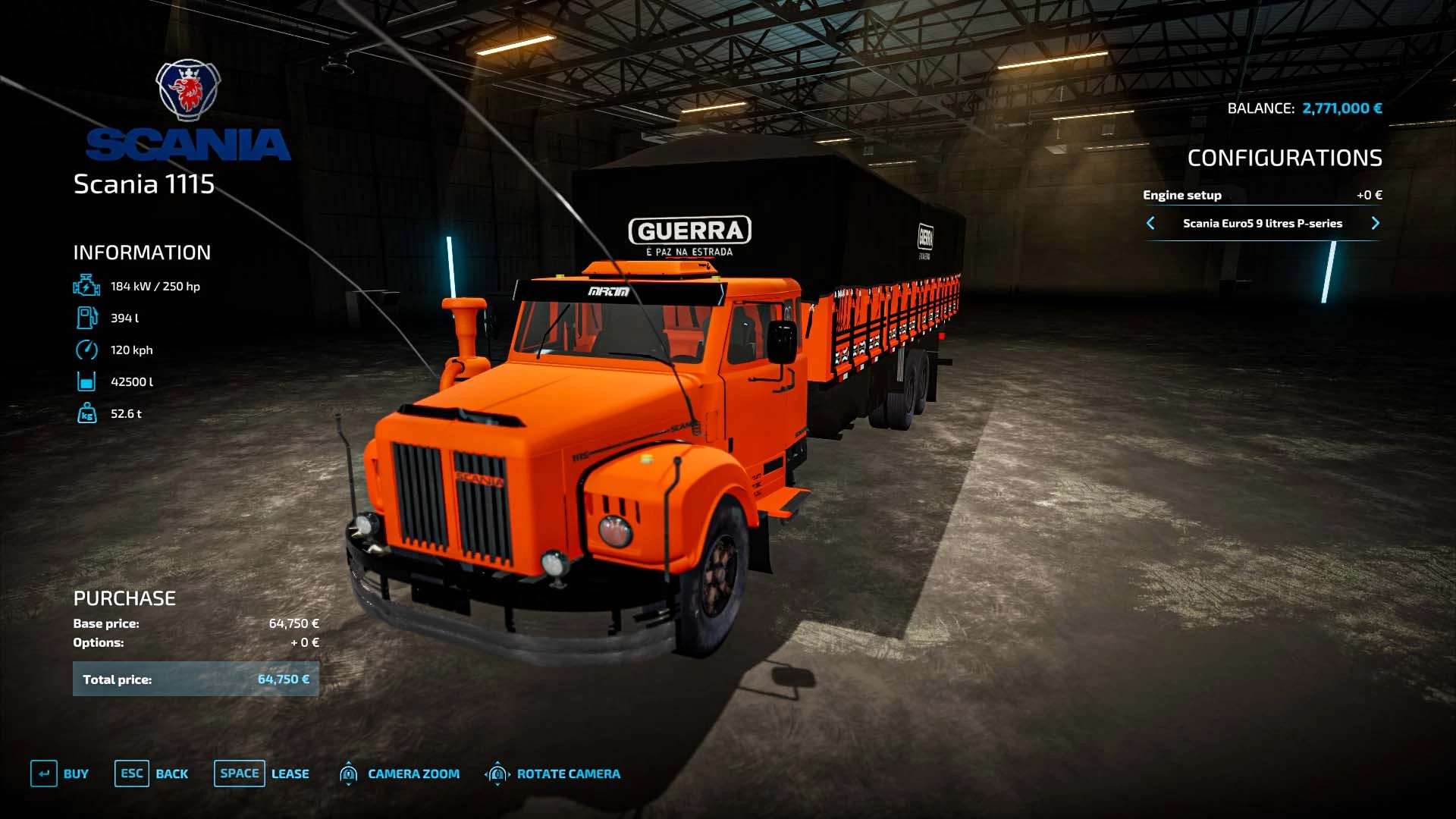This screenshot has height=819, width=1456.
Task: Lease the Scania 1115 truck
Action: point(262,773)
